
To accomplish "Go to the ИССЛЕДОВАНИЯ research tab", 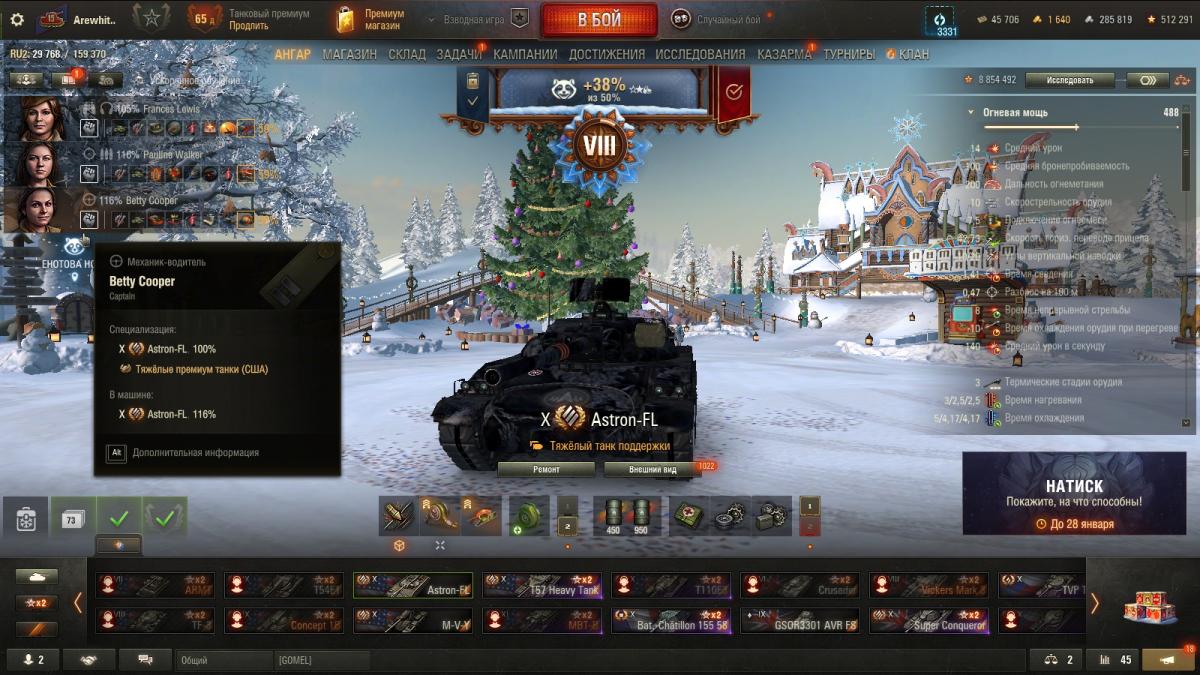I will (700, 54).
